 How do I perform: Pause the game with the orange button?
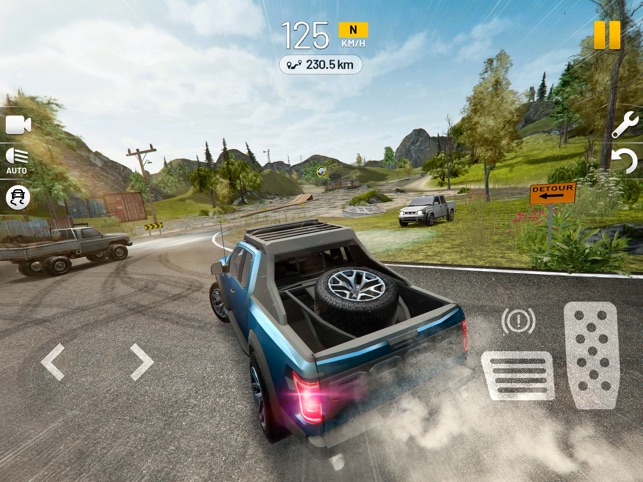[606, 35]
